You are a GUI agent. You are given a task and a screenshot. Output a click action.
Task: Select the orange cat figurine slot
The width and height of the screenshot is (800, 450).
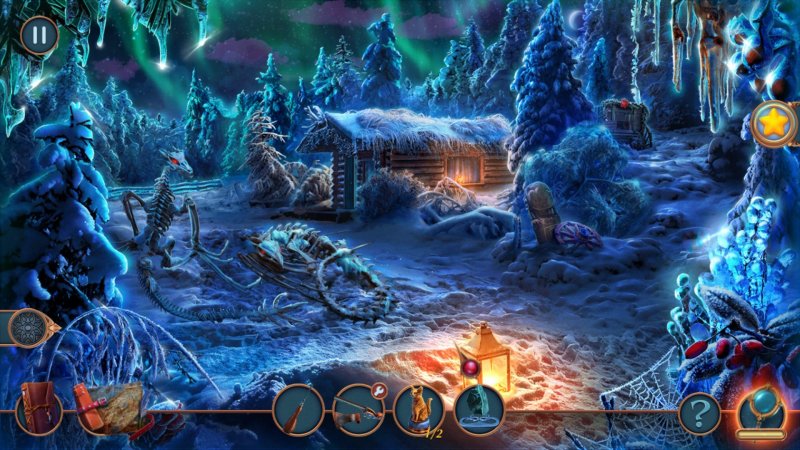[x=418, y=410]
